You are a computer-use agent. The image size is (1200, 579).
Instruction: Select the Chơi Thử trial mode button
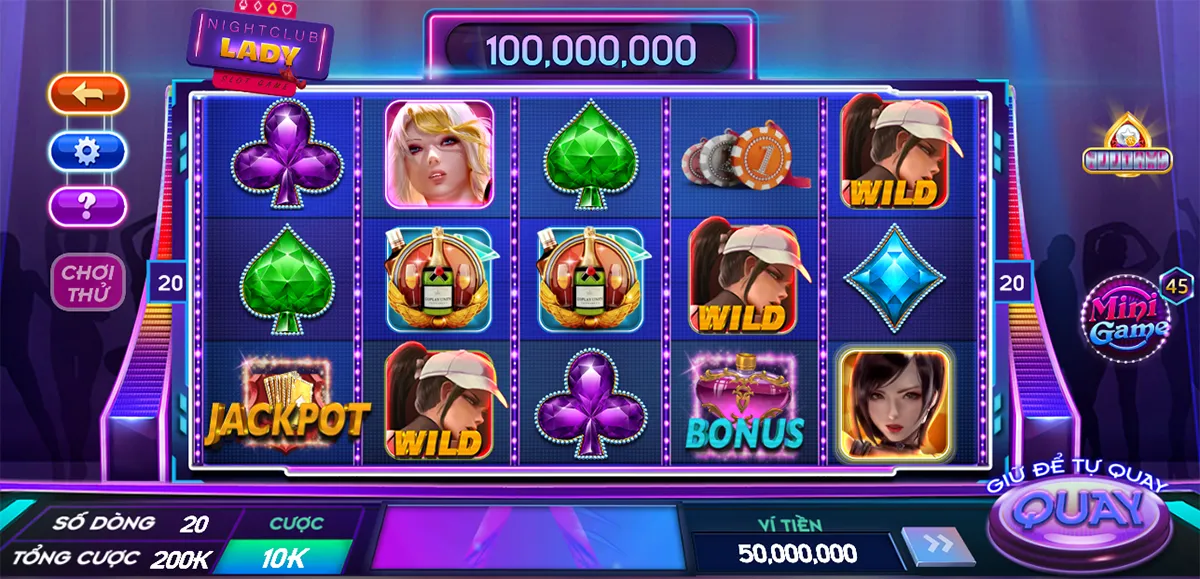(x=89, y=282)
